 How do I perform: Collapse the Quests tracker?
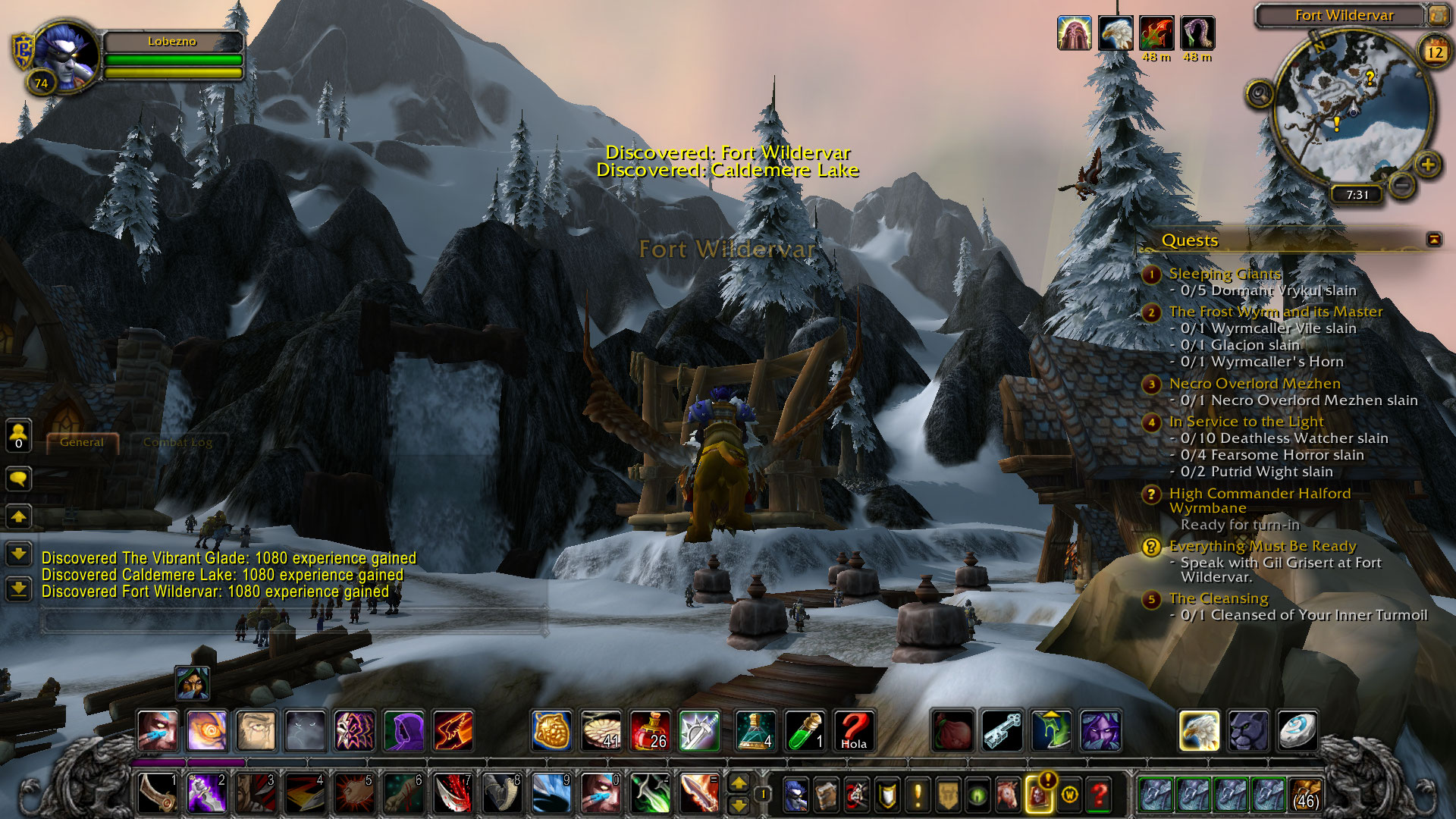click(1434, 240)
